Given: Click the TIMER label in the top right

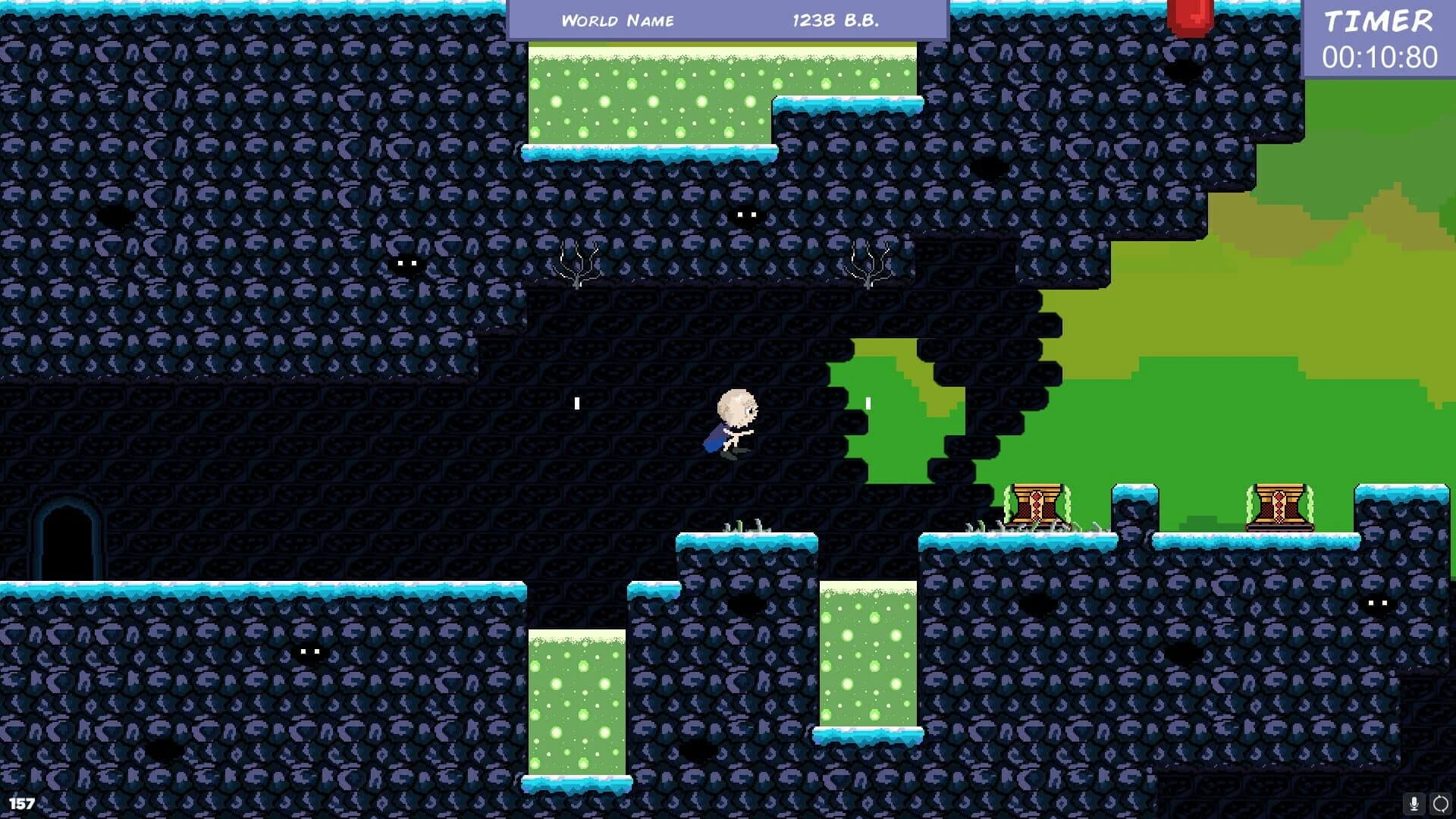Looking at the screenshot, I should (1378, 20).
